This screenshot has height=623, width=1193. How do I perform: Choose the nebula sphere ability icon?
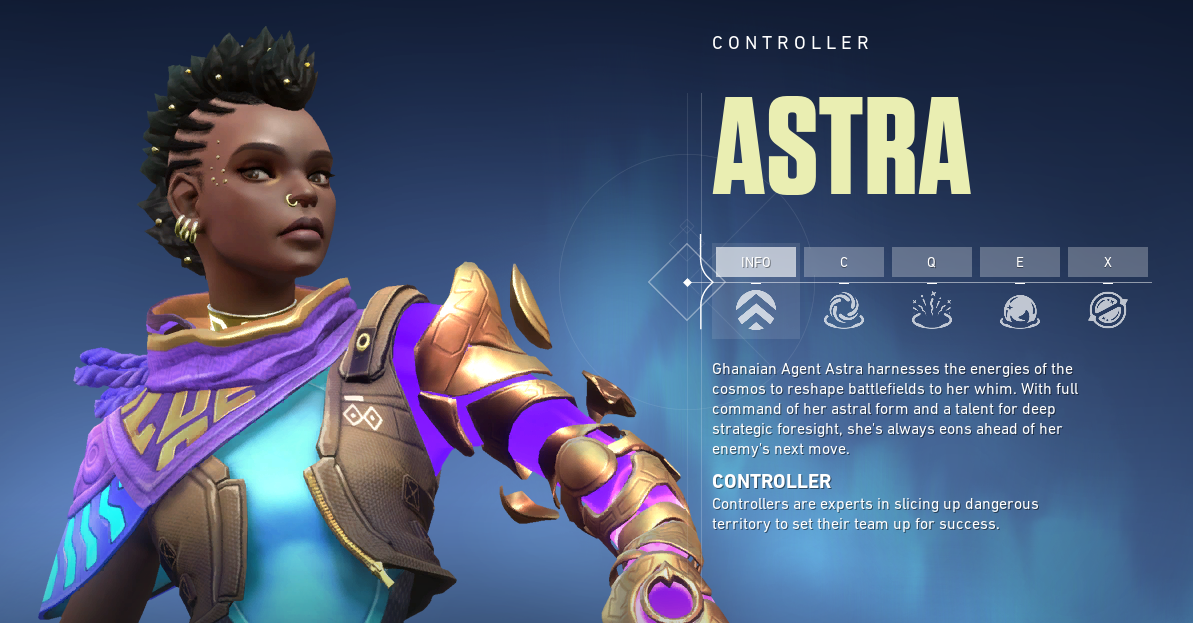pyautogui.click(x=1020, y=311)
